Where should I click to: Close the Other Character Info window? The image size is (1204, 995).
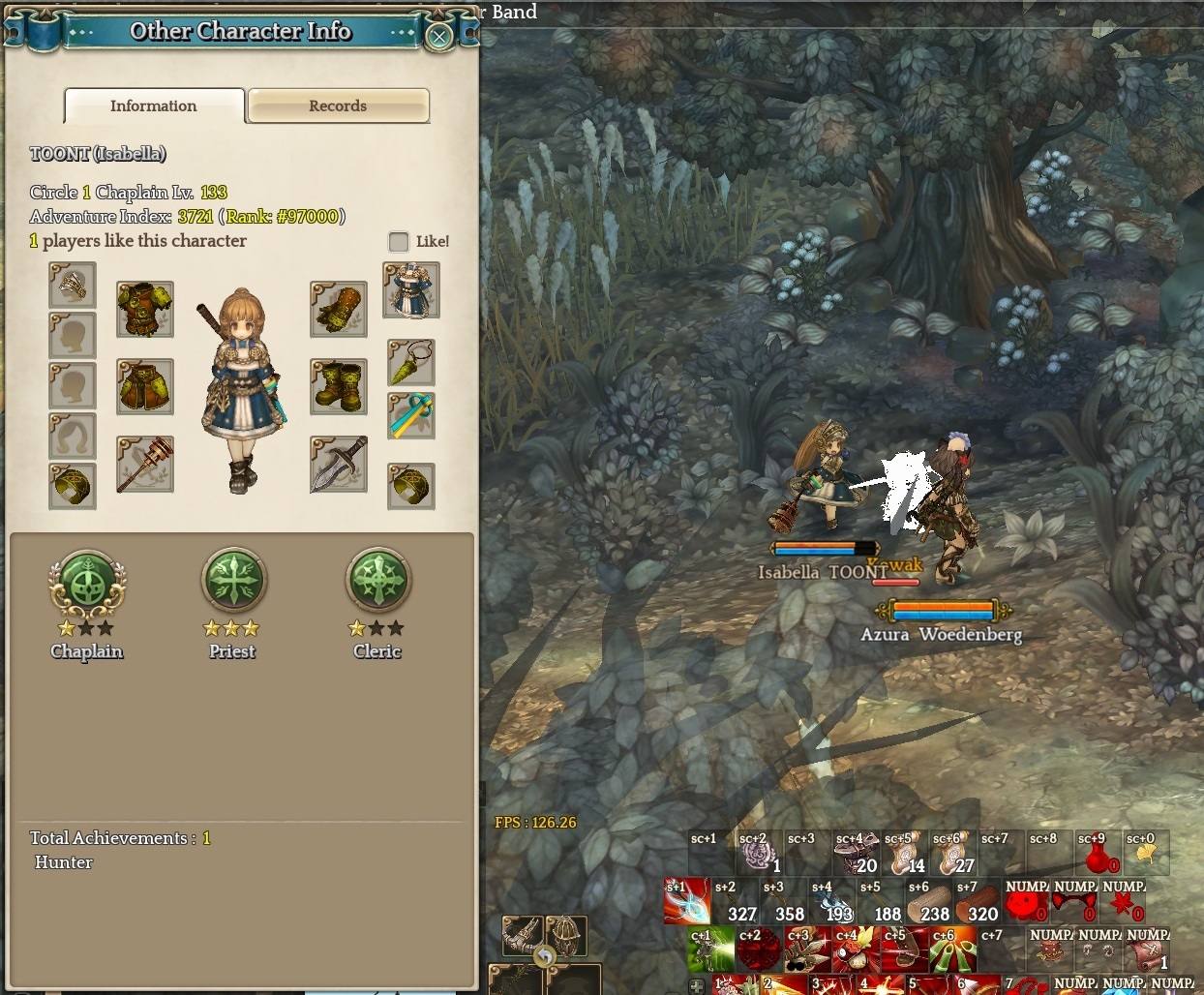tap(439, 37)
